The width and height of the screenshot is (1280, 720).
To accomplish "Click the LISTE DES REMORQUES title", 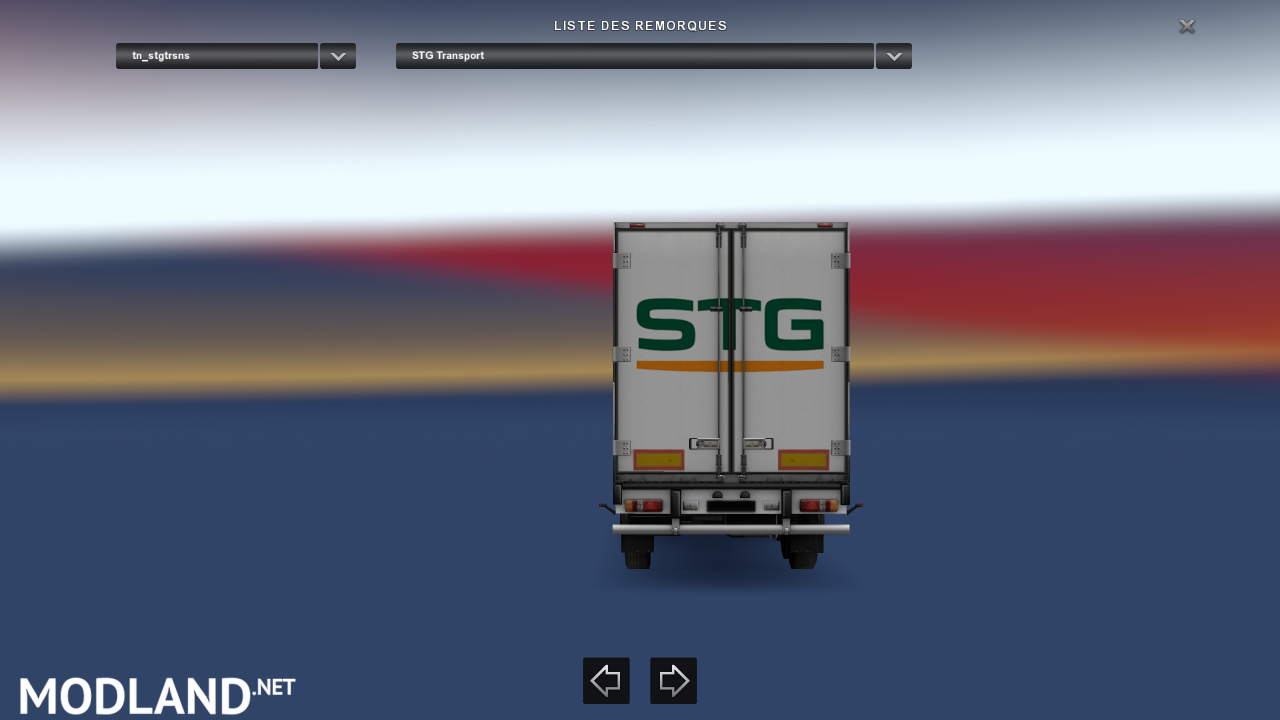I will (x=639, y=25).
